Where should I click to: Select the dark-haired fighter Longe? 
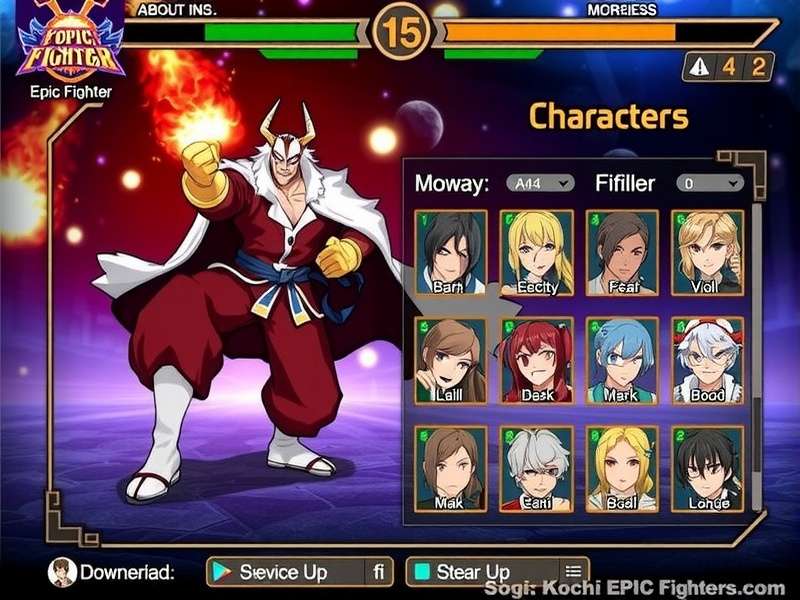click(x=707, y=468)
